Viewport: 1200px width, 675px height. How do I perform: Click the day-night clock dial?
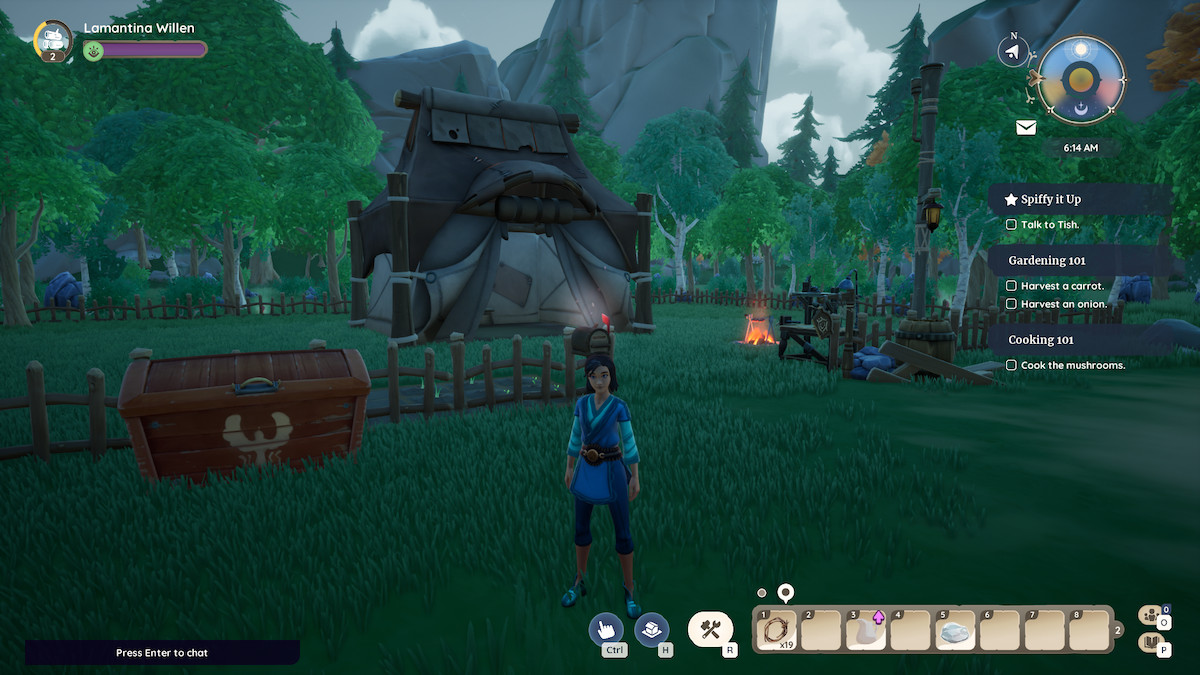tap(1081, 80)
